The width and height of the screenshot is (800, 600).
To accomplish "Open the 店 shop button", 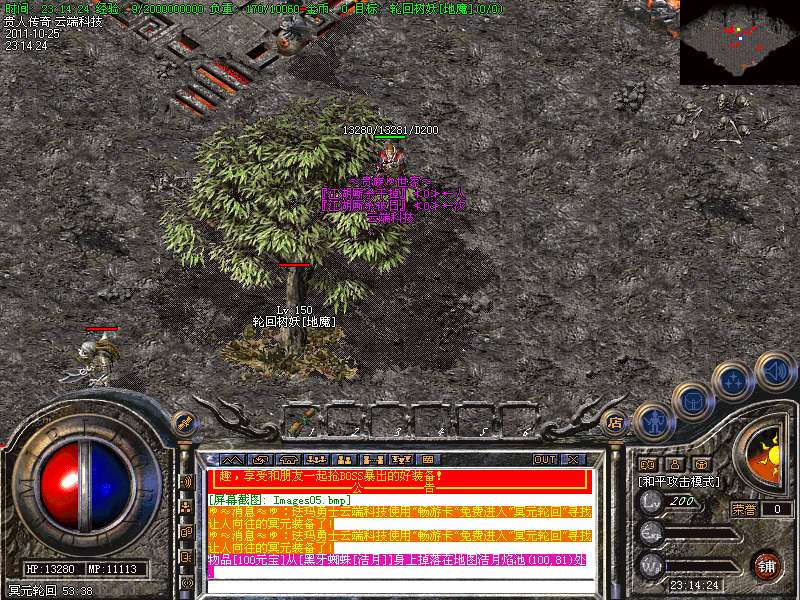I will 616,423.
